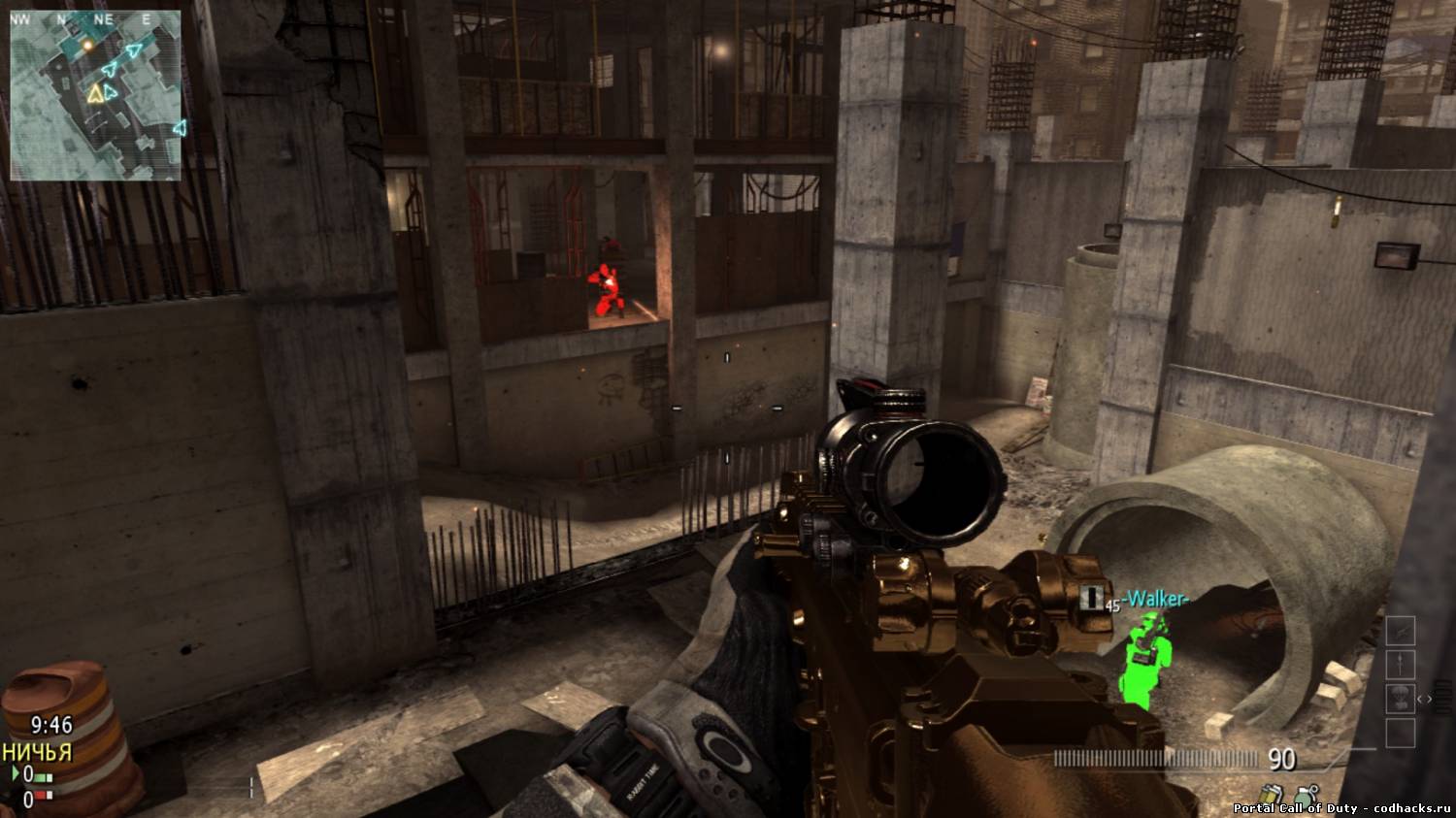Screen dimensions: 1456x818
Task: Select the juggernaut killstreak slot
Action: [x=1400, y=698]
